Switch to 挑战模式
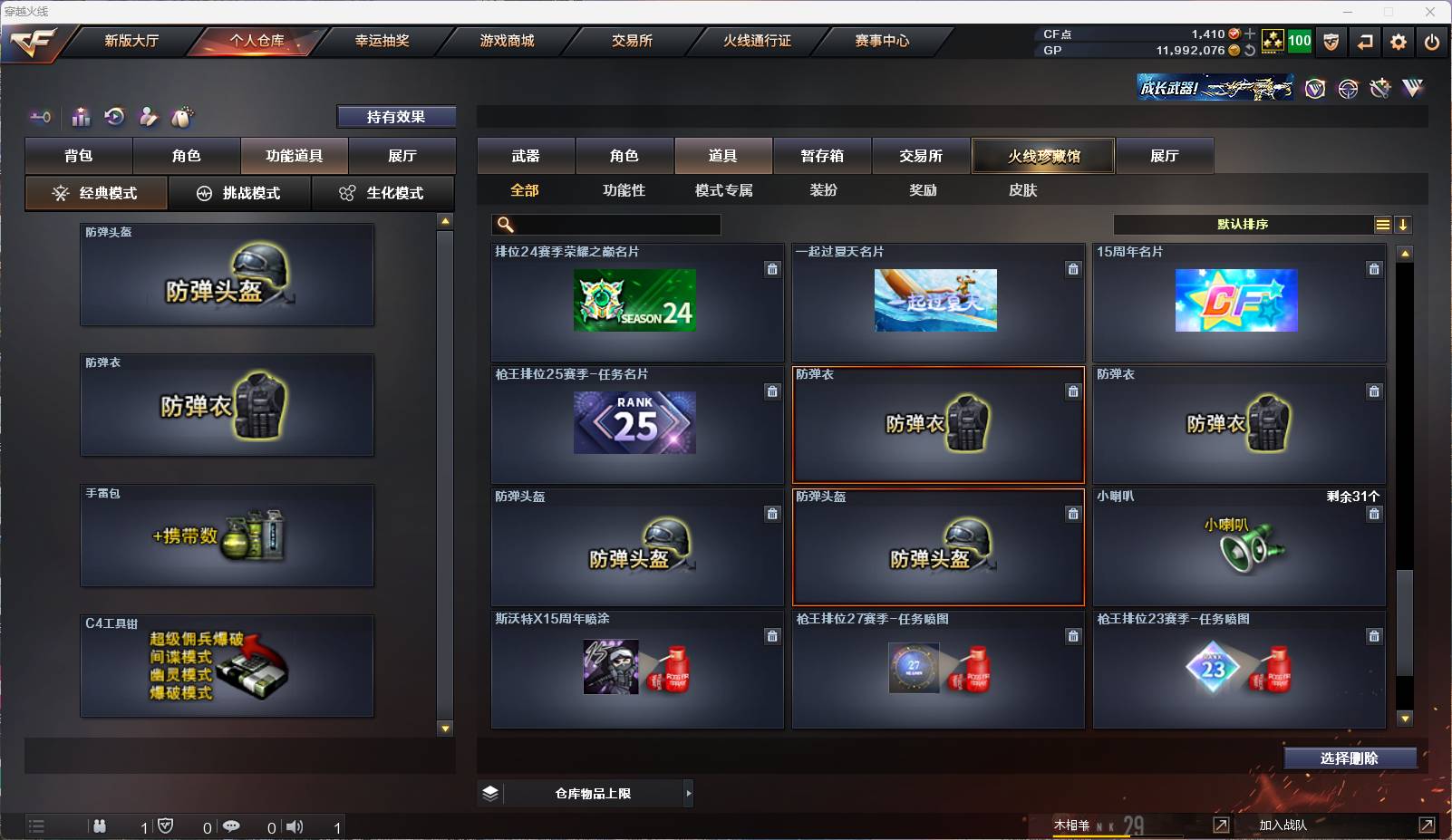 pyautogui.click(x=239, y=193)
